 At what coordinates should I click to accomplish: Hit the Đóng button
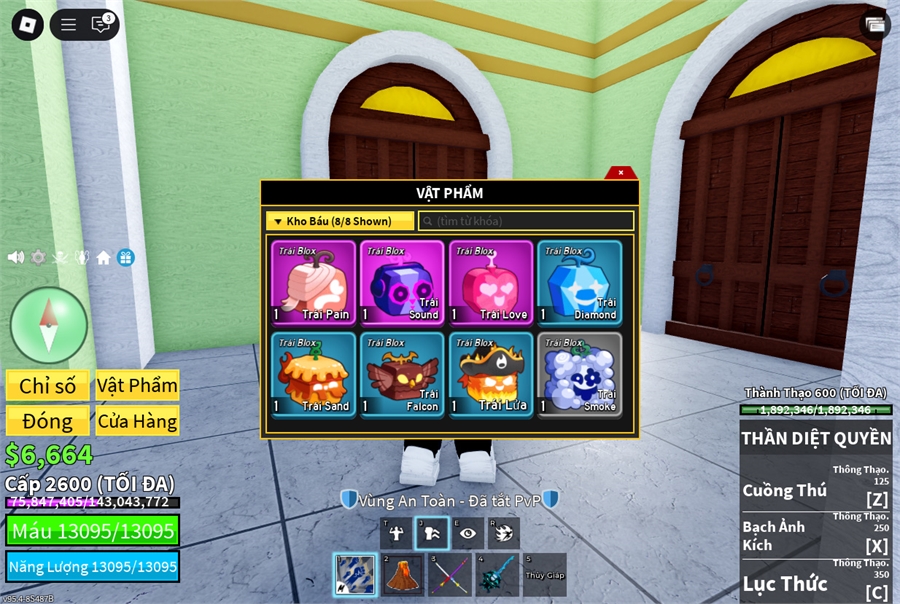click(x=48, y=421)
